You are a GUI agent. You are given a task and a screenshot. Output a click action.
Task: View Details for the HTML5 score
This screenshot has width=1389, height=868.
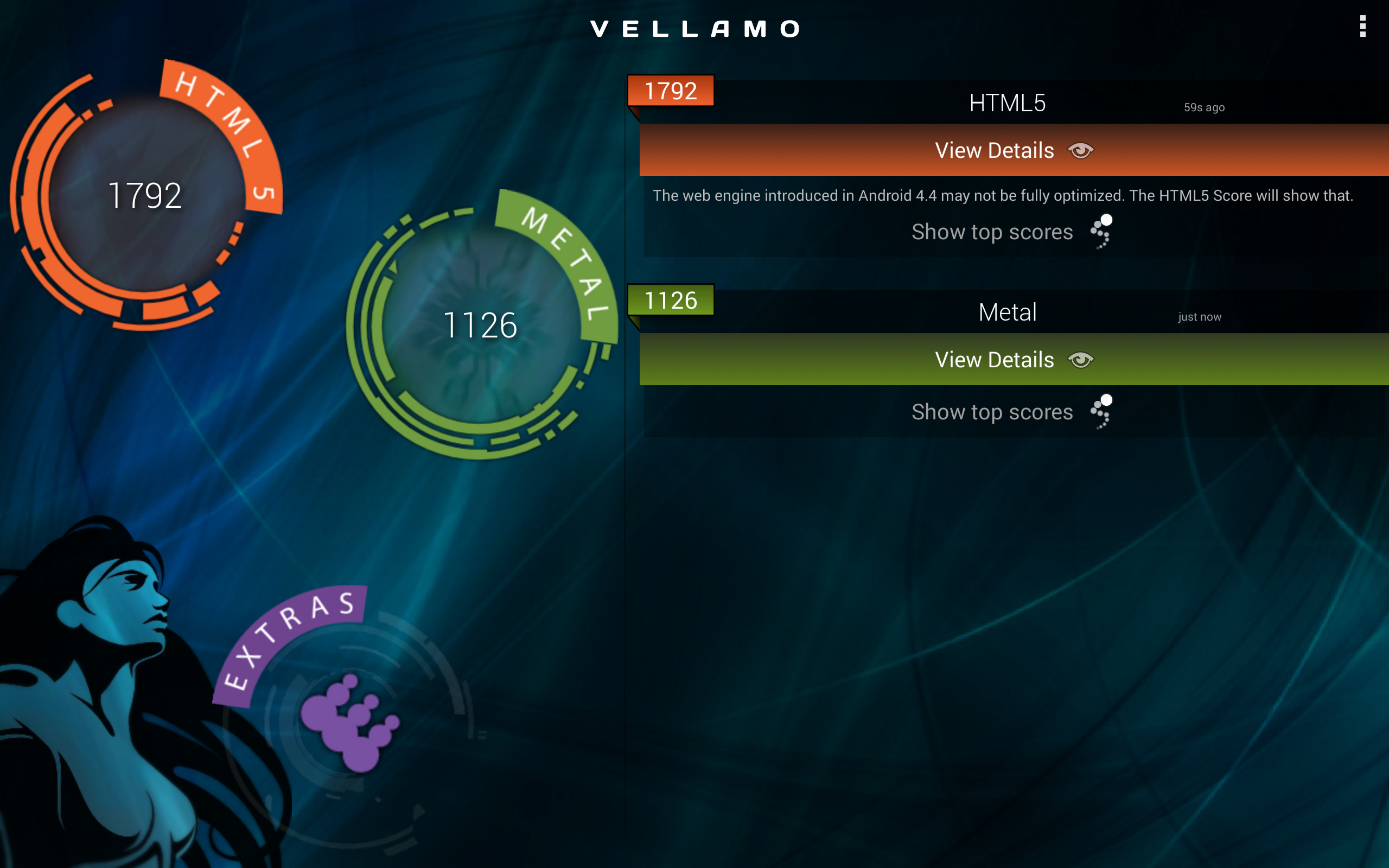1013,150
